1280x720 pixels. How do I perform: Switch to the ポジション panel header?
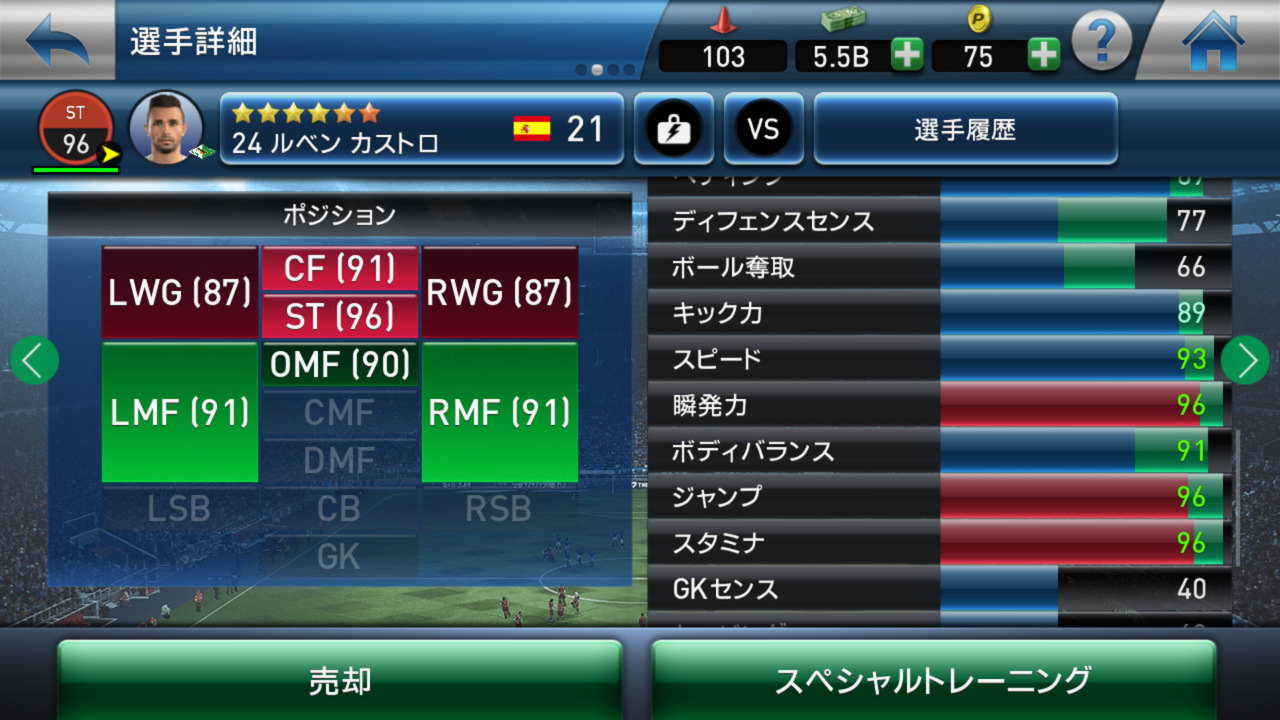click(339, 215)
